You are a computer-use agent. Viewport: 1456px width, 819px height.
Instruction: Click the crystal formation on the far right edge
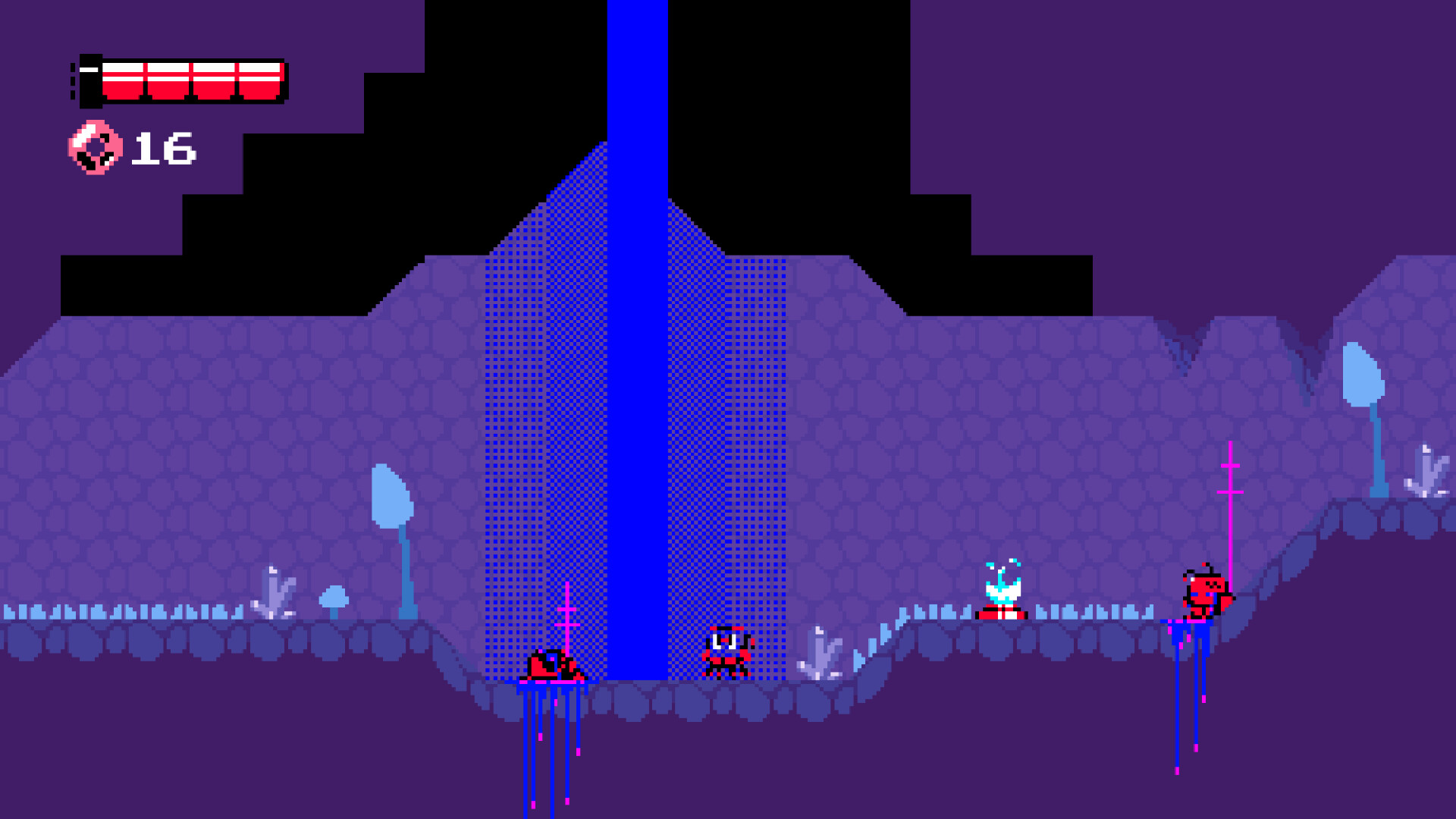1426,470
